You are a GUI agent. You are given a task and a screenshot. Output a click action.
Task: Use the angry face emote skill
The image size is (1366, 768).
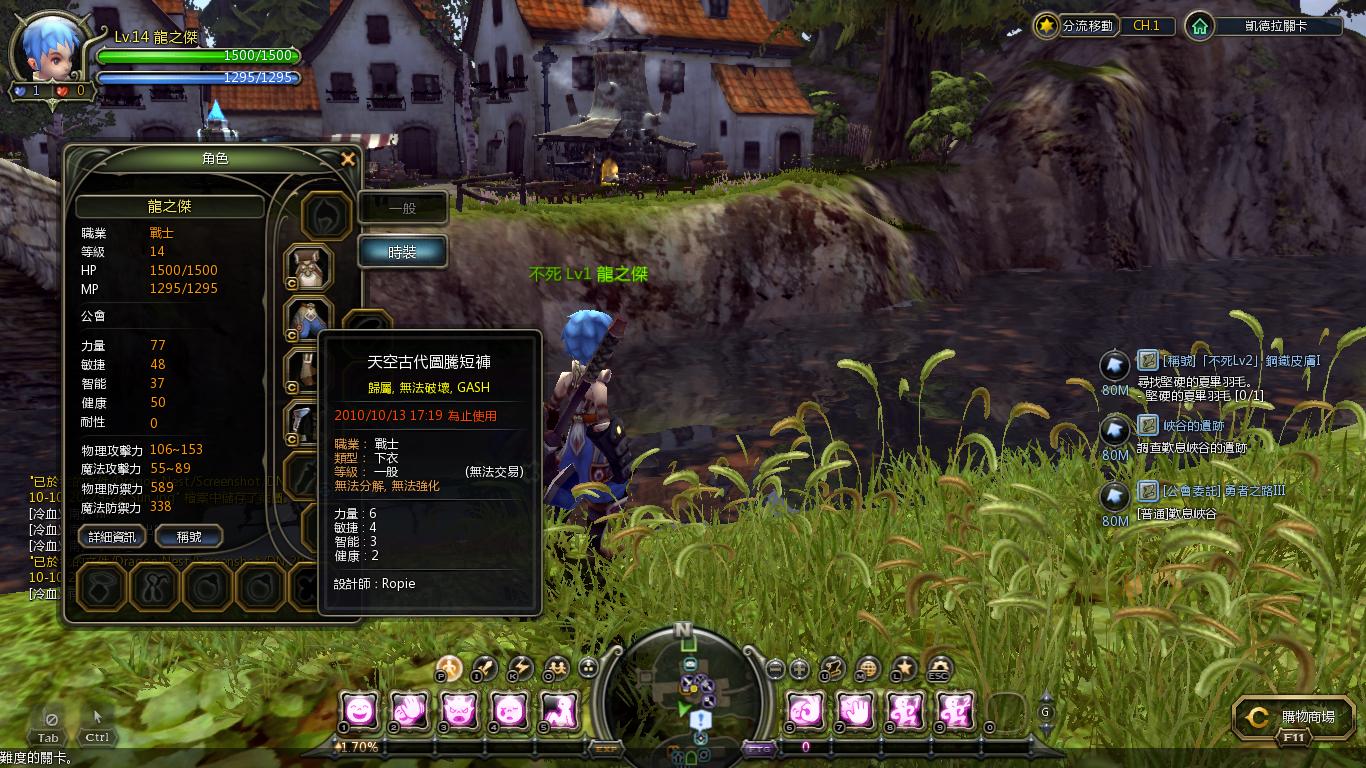(458, 710)
